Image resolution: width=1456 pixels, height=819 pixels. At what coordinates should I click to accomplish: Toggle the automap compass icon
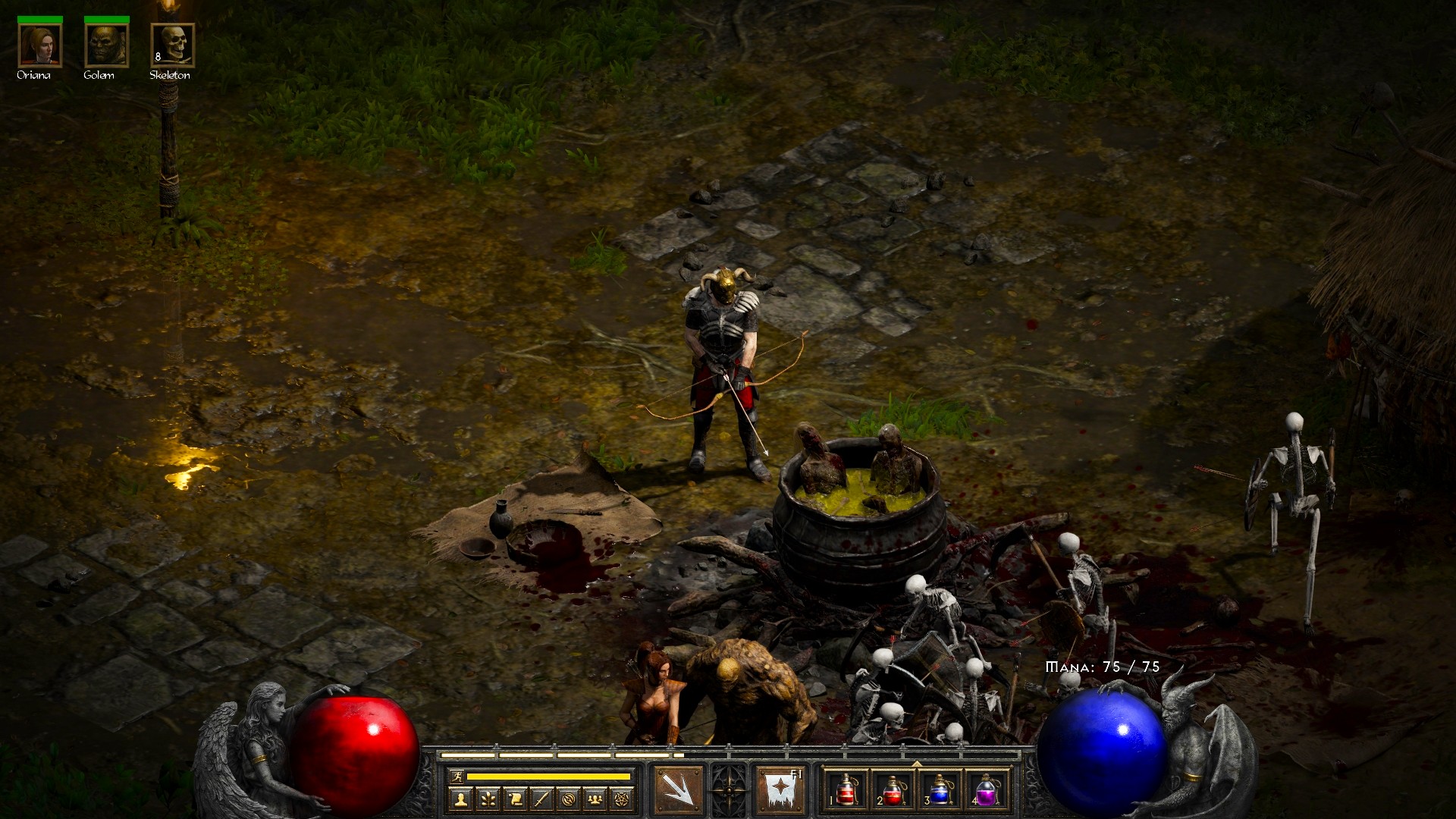click(x=569, y=799)
